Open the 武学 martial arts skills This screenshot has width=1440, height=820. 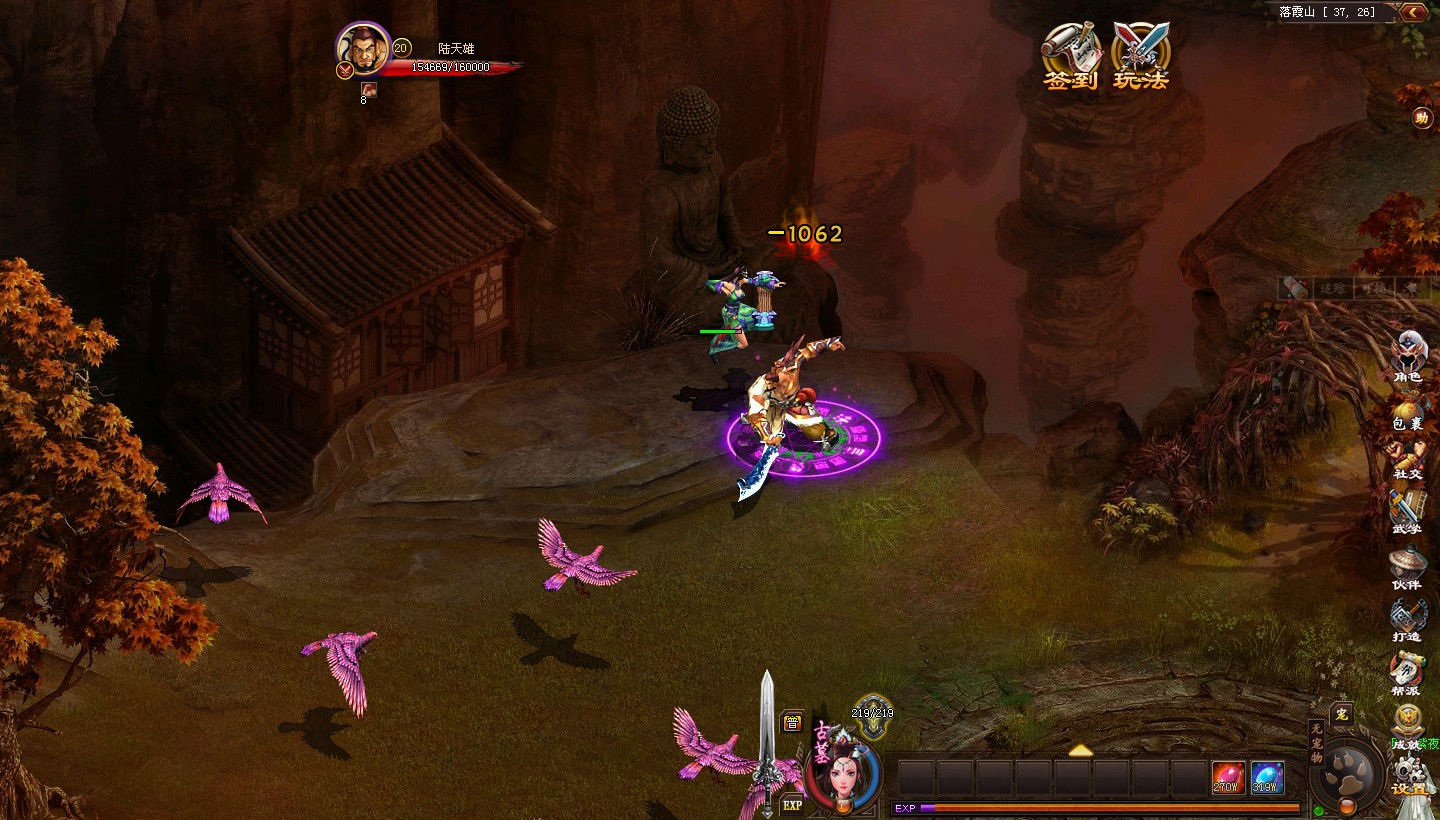(x=1407, y=510)
